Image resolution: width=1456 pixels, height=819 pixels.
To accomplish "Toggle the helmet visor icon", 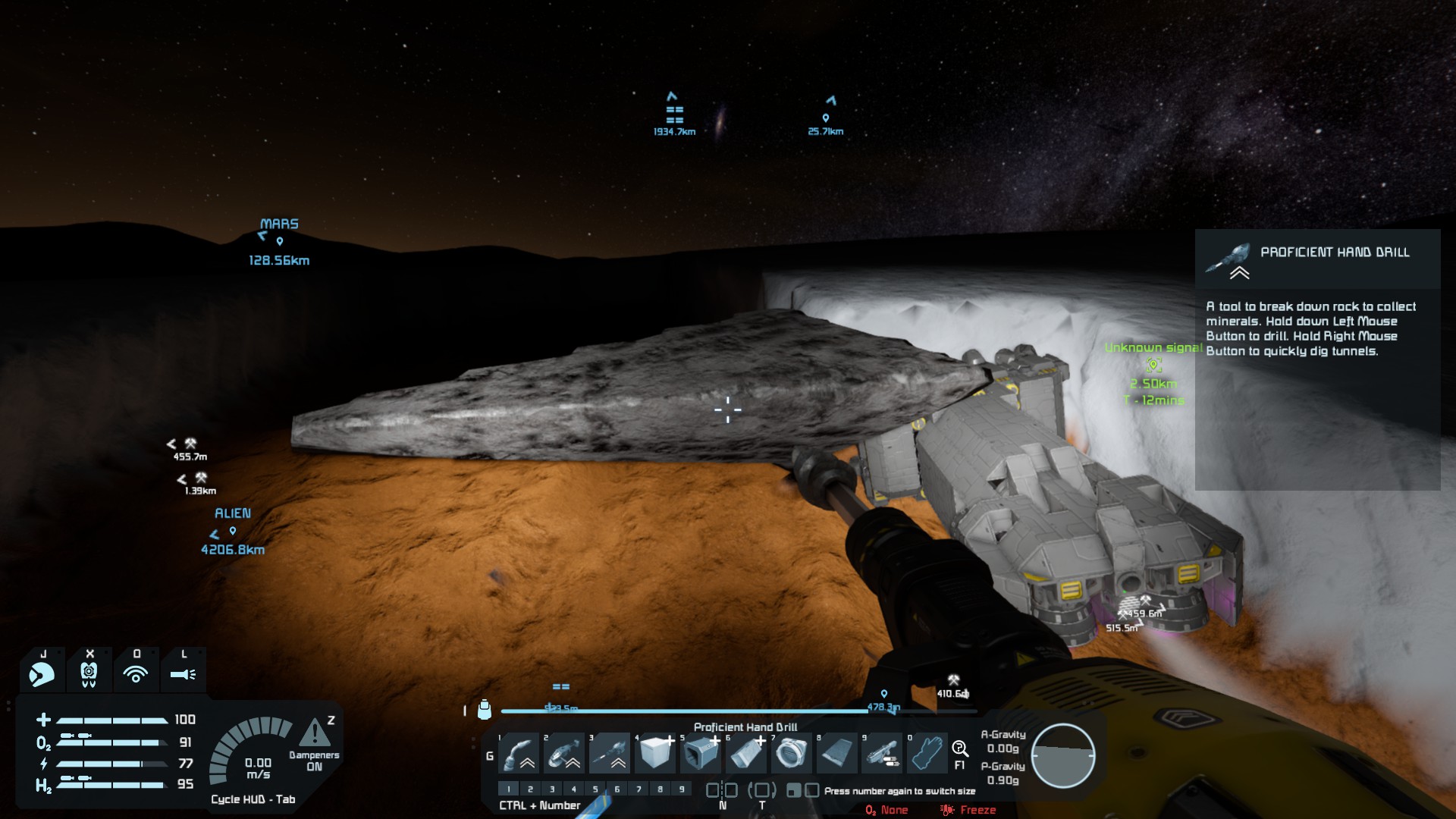I will (42, 673).
